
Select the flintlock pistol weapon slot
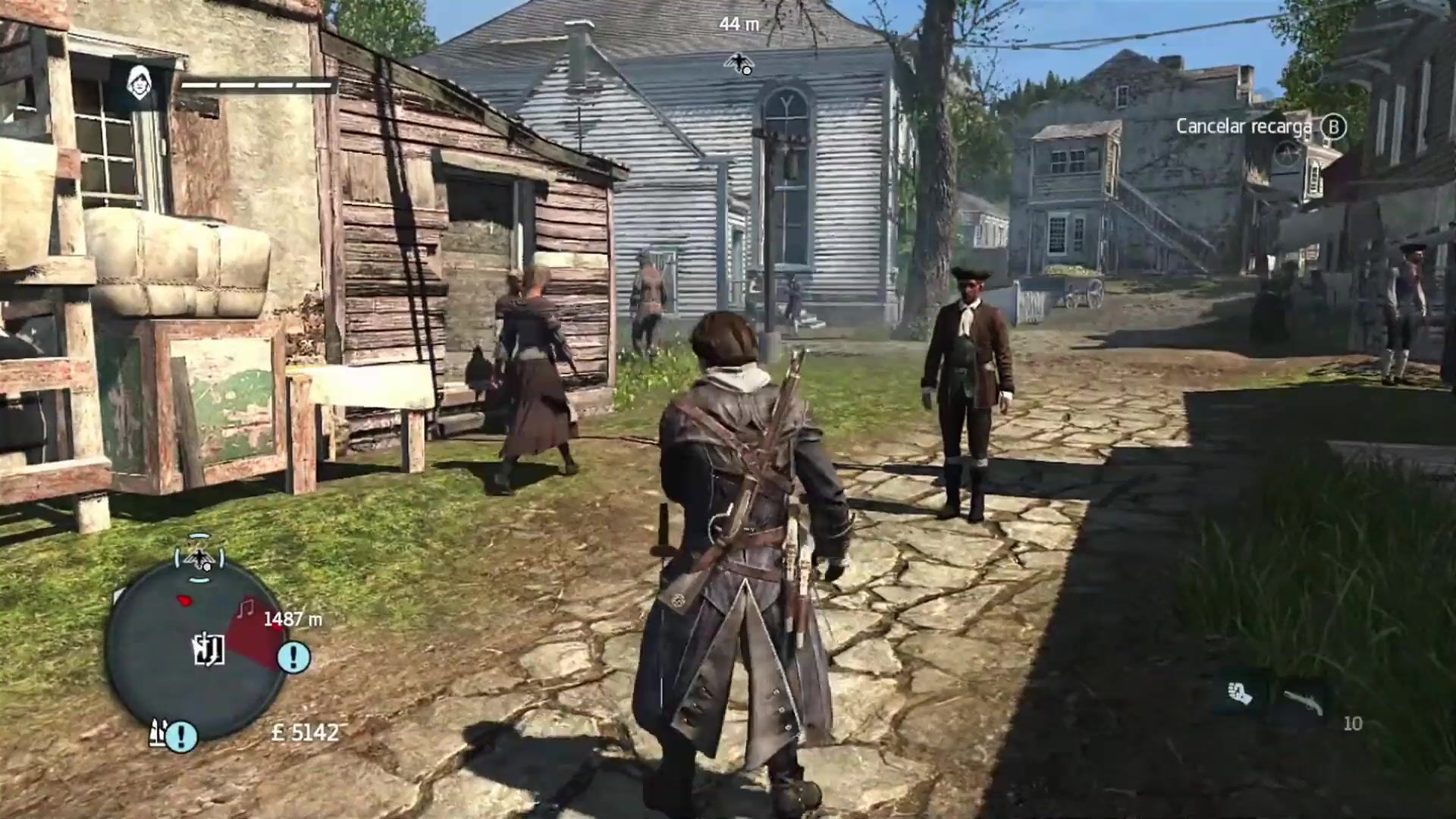(x=1303, y=701)
